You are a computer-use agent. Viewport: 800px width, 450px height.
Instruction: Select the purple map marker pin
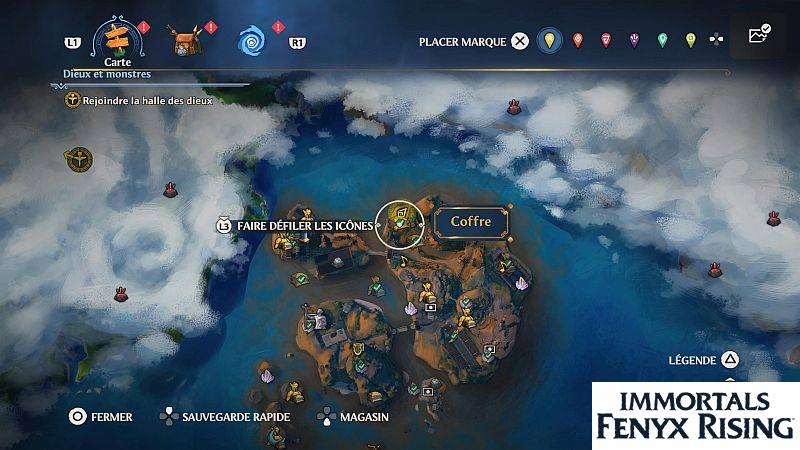tap(633, 41)
